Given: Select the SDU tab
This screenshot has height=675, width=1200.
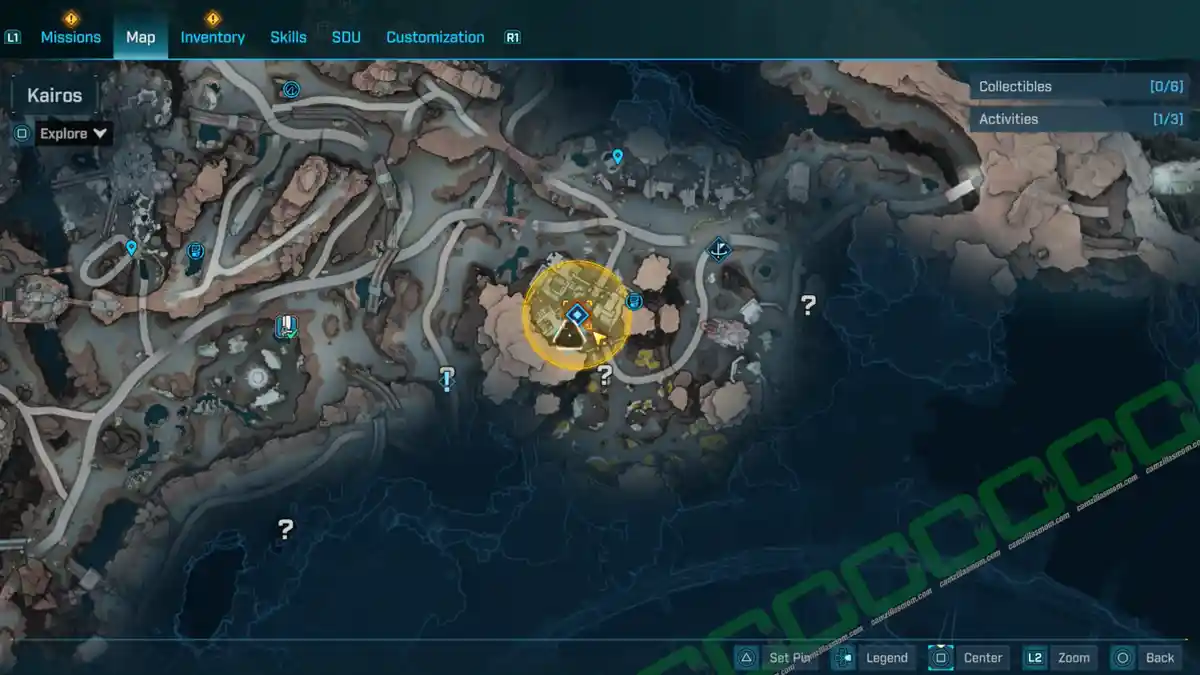Looking at the screenshot, I should (x=346, y=37).
